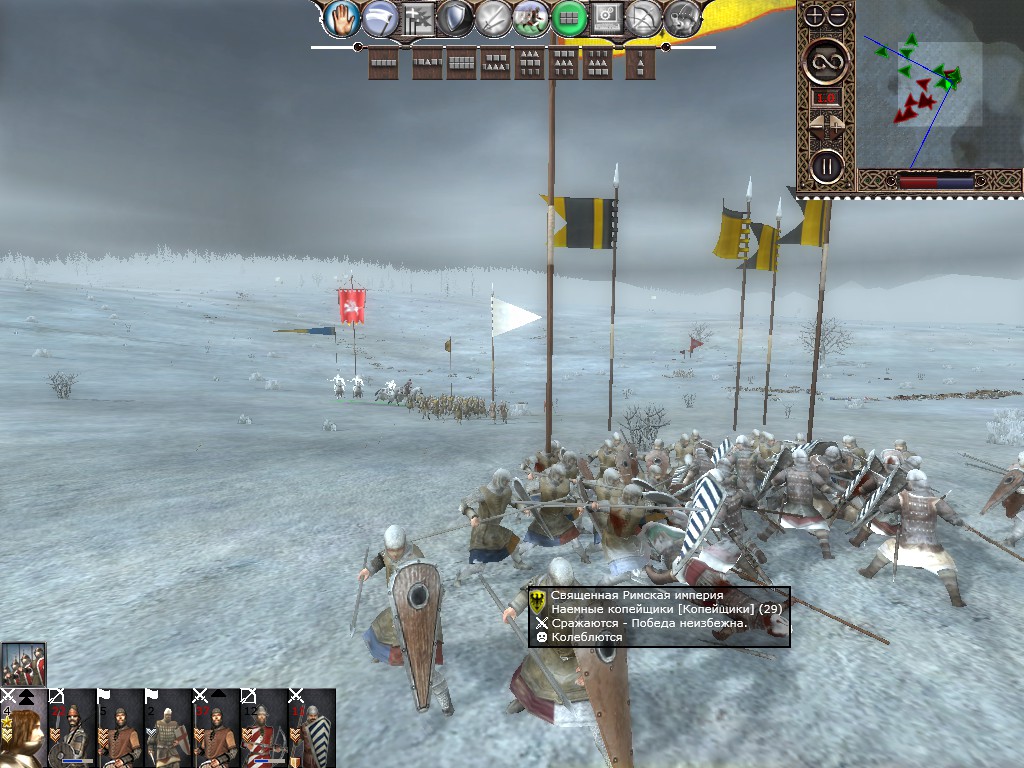Click the infinity-symbol speed button
Image resolution: width=1024 pixels, height=768 pixels.
827,62
